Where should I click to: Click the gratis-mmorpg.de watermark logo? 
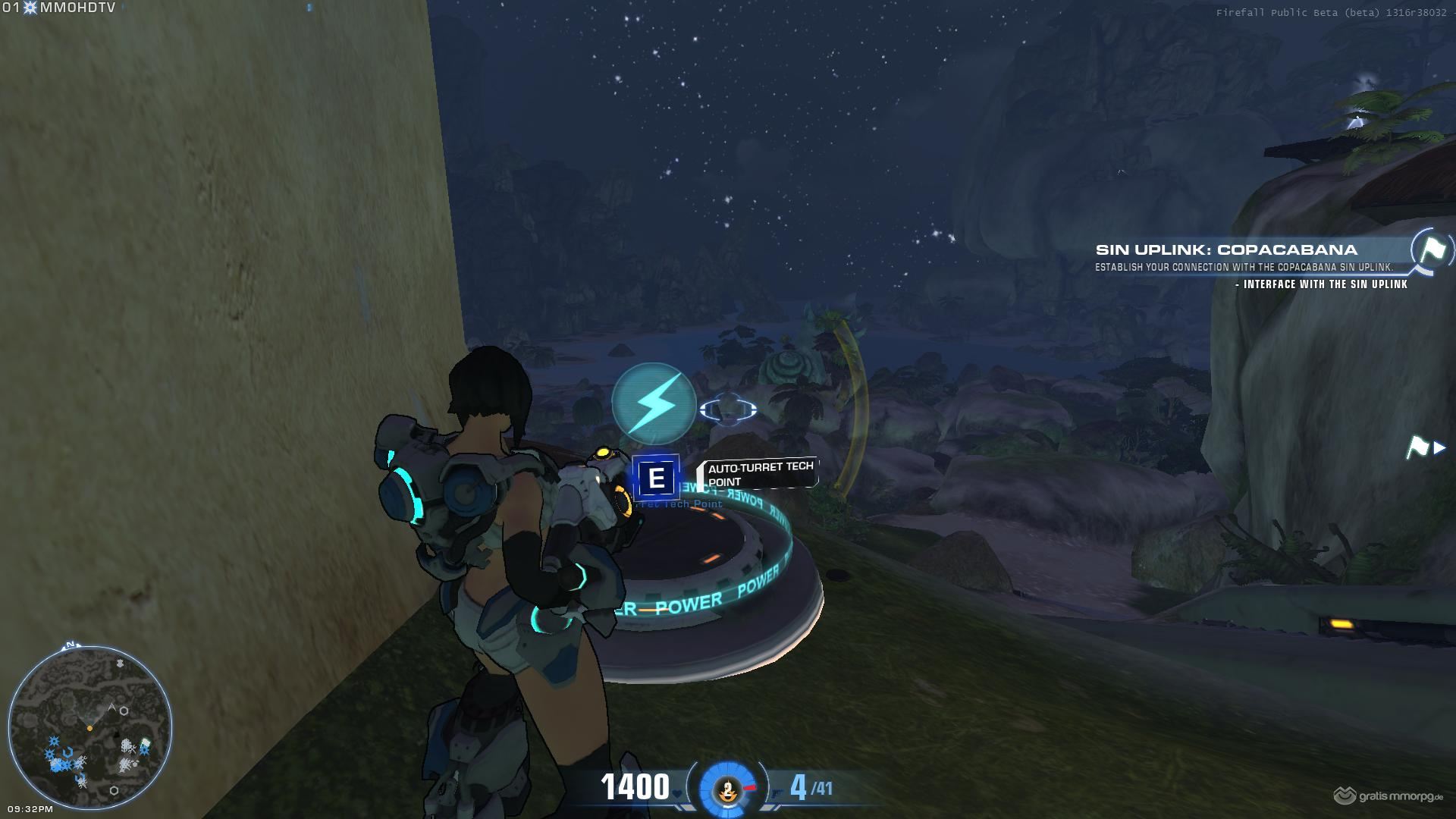1389,796
